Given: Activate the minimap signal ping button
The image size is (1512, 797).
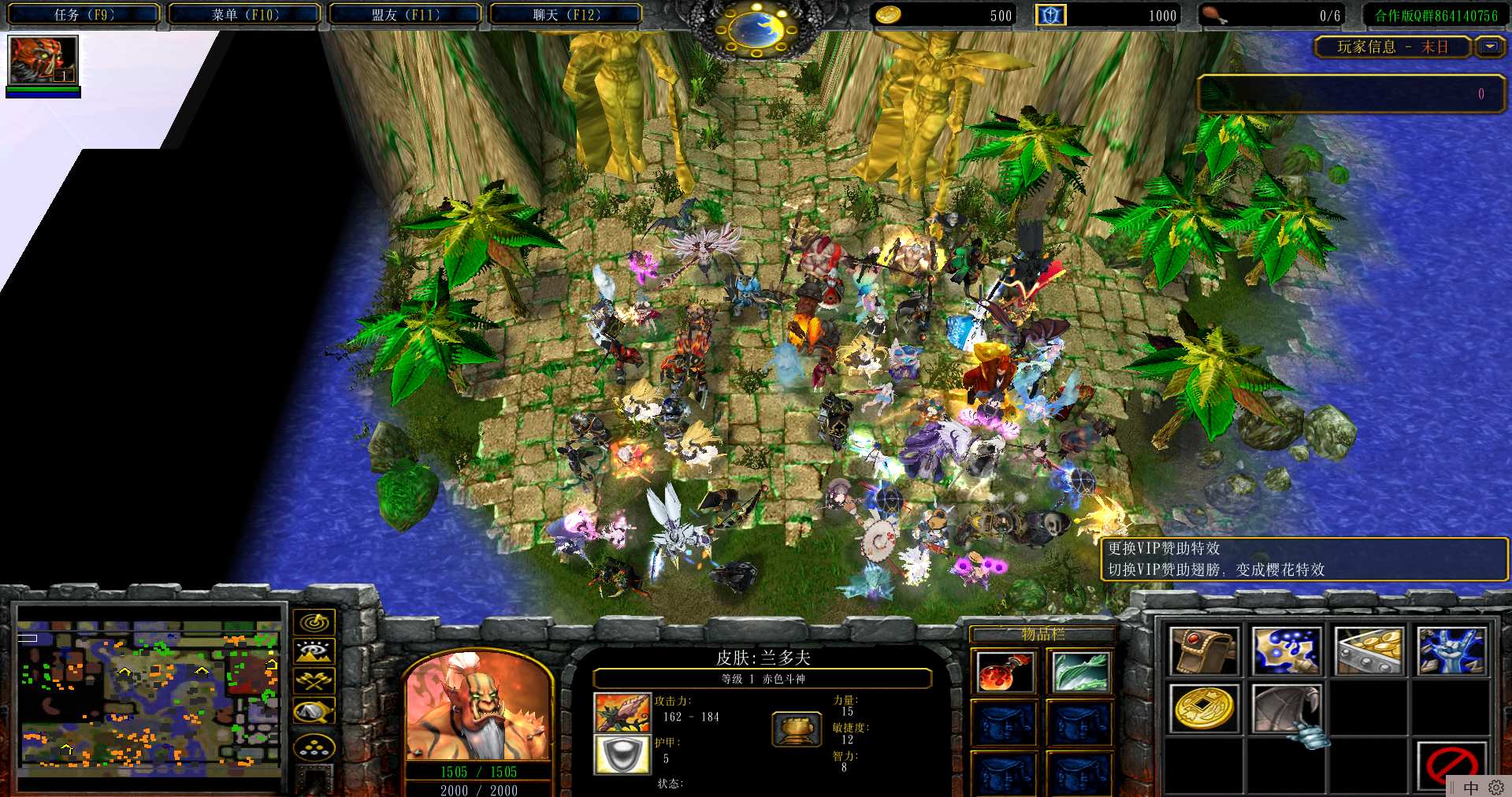Looking at the screenshot, I should (x=314, y=622).
